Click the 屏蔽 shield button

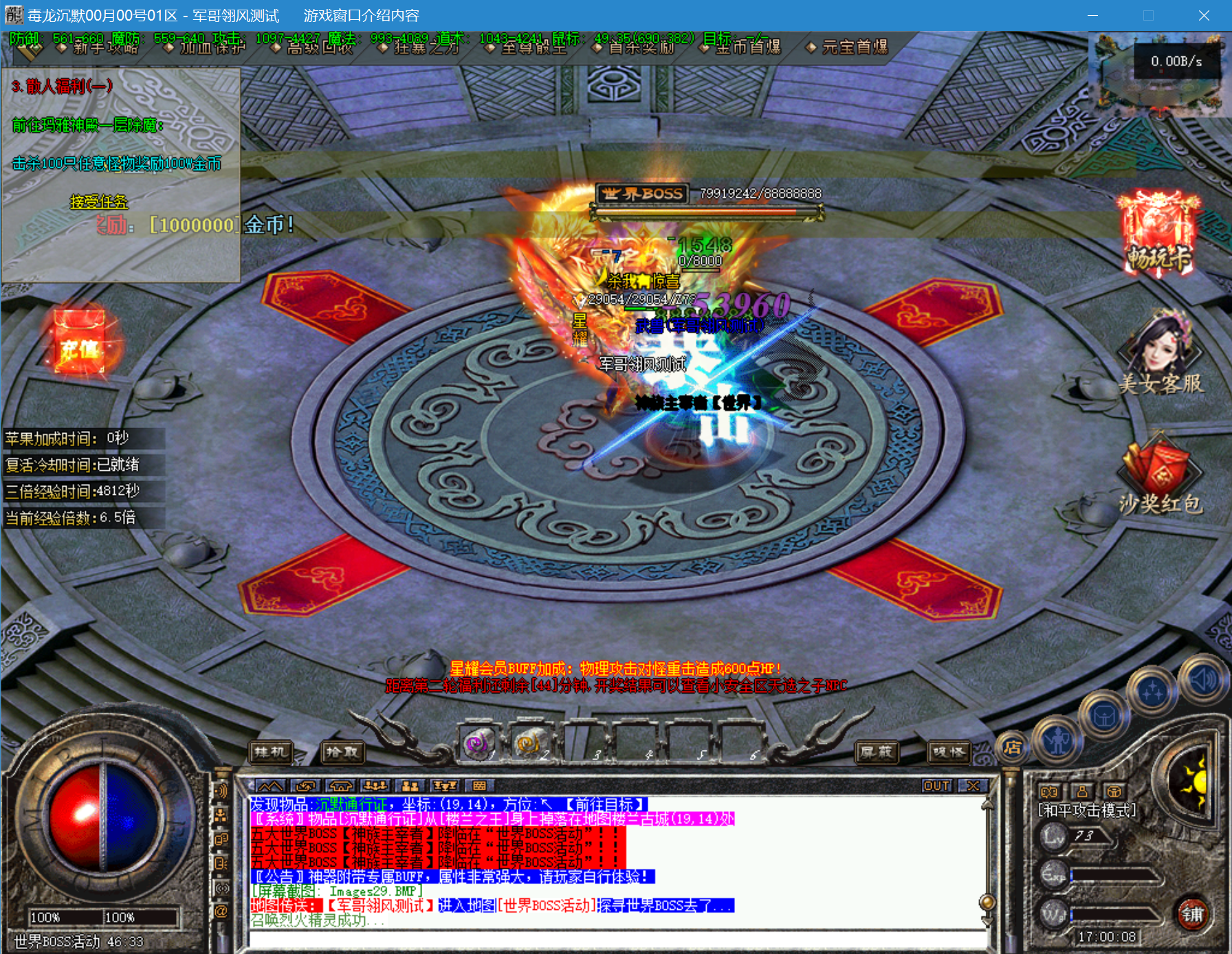(876, 752)
